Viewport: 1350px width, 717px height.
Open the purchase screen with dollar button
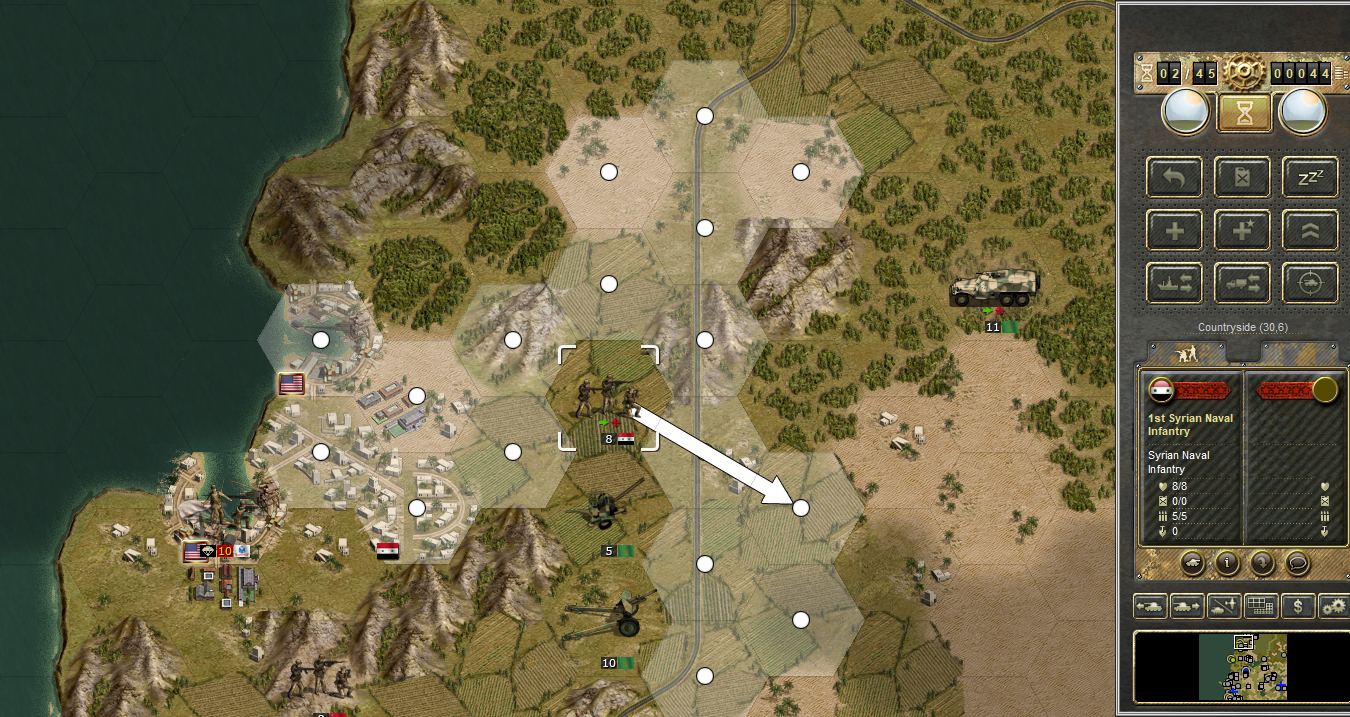pyautogui.click(x=1298, y=606)
